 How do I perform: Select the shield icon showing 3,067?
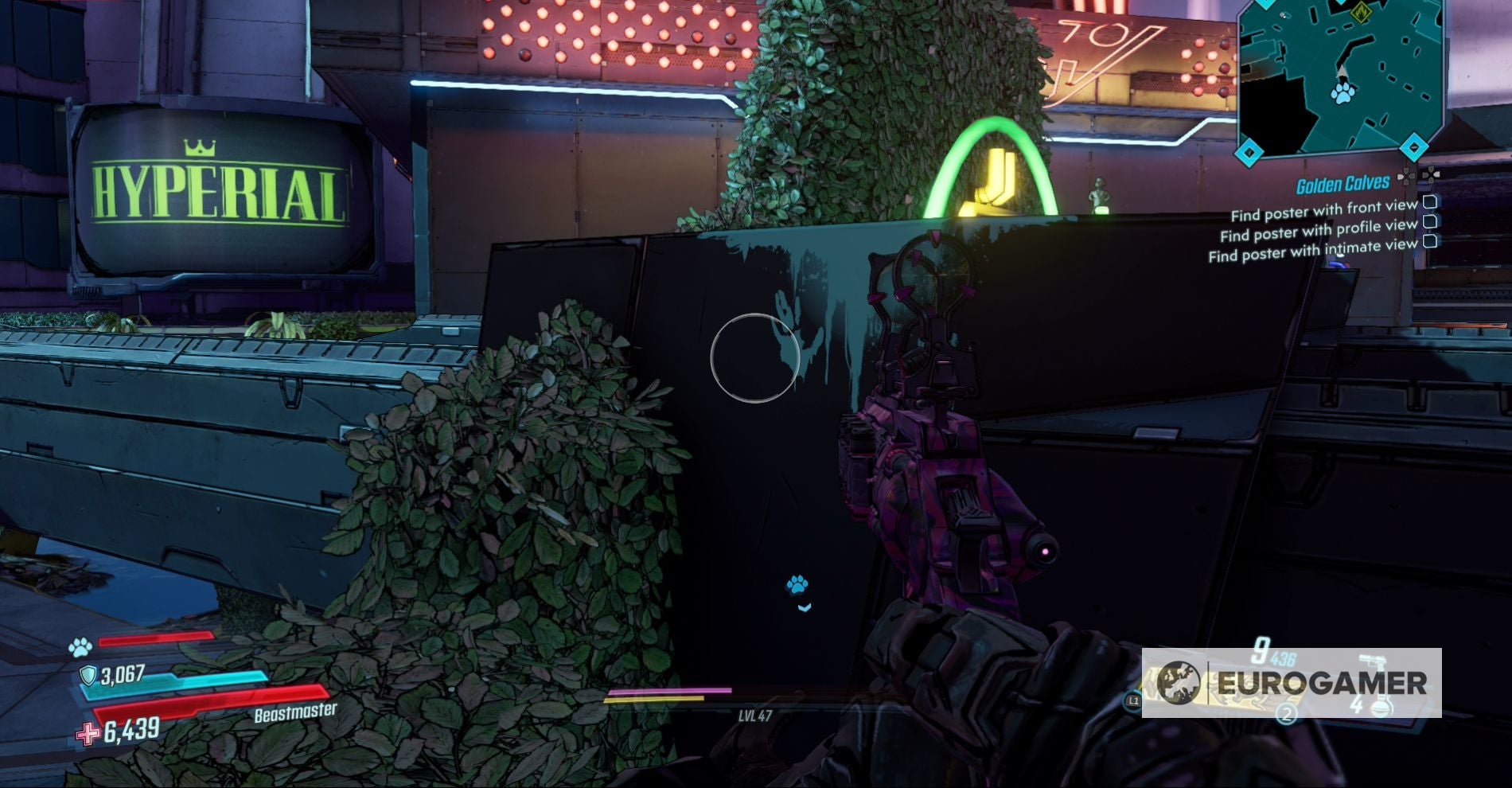pyautogui.click(x=87, y=675)
